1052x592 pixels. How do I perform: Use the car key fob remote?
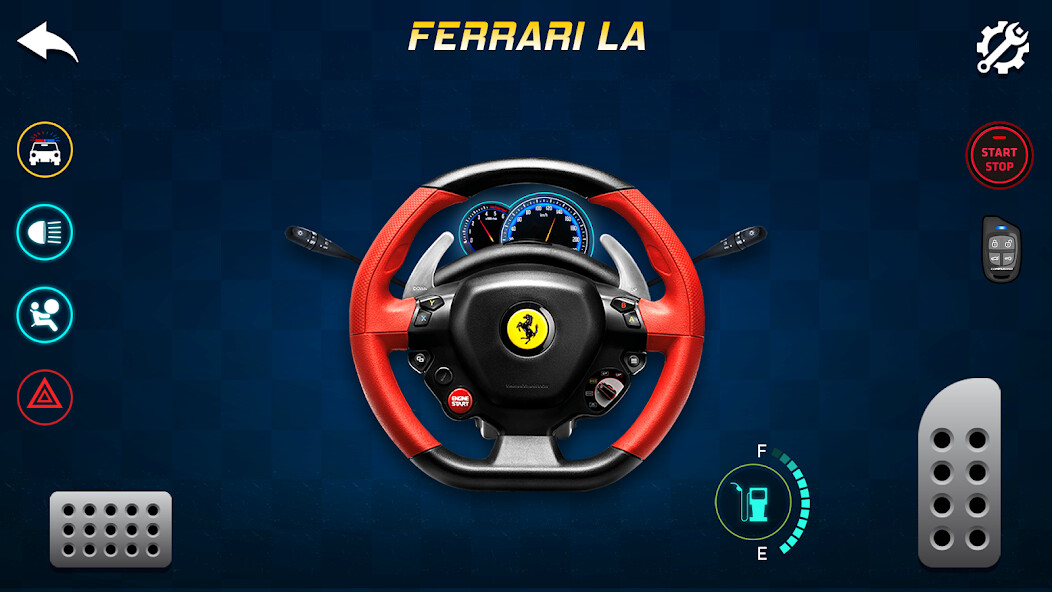coord(1001,249)
